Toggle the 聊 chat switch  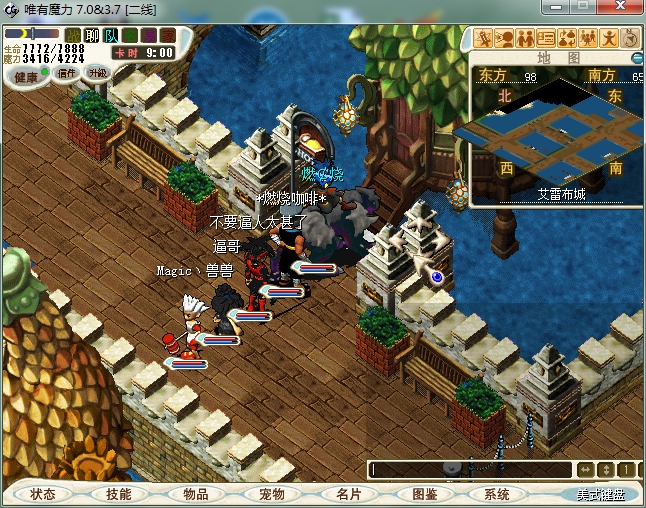point(92,35)
